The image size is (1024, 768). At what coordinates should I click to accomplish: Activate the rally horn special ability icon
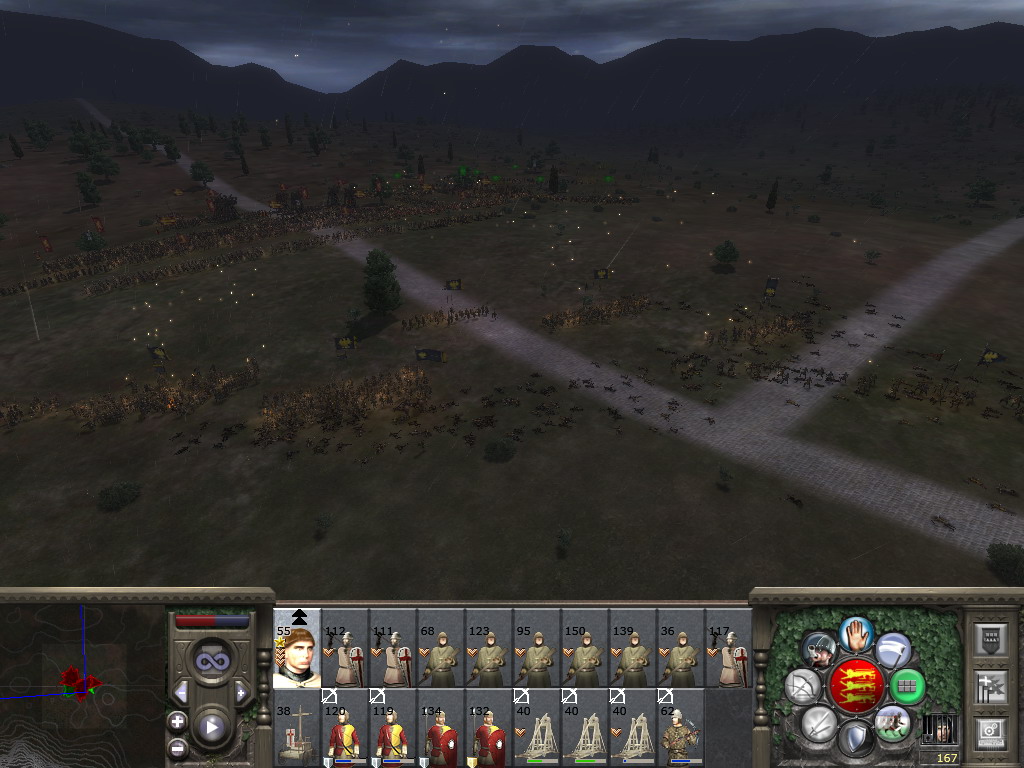coord(819,650)
